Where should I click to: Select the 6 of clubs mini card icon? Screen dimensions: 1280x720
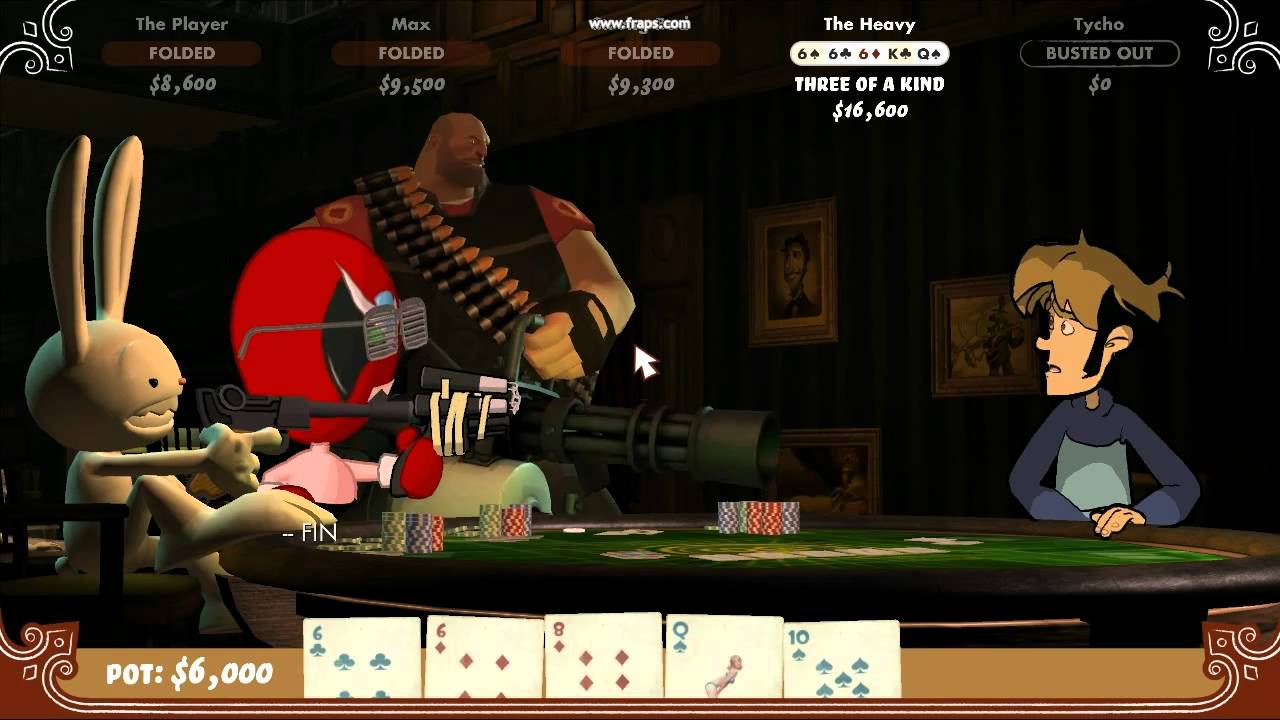(838, 52)
